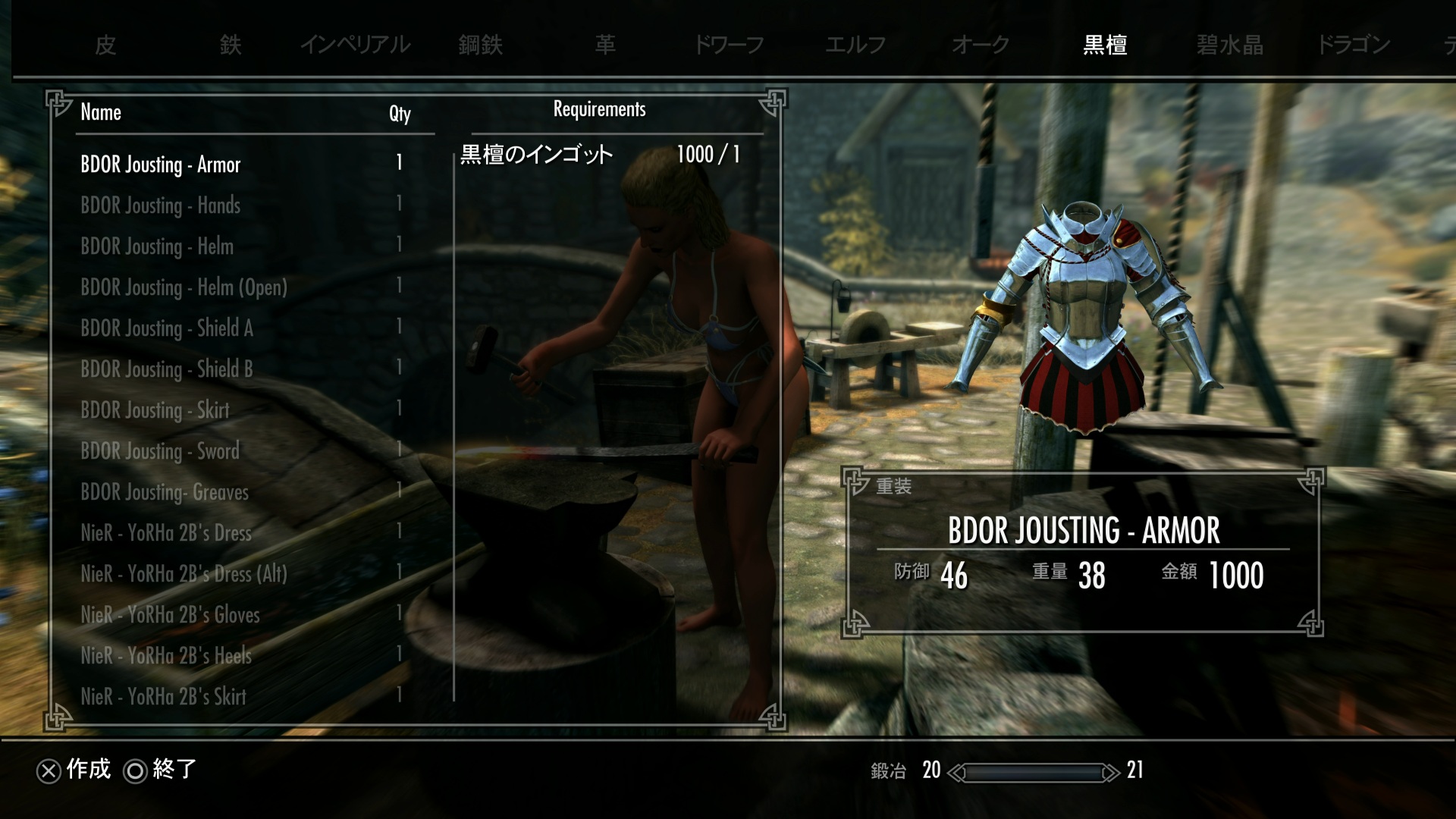Image resolution: width=1456 pixels, height=819 pixels.
Task: Pick NieR - YoRHa 2B's Gloves
Action: [170, 615]
